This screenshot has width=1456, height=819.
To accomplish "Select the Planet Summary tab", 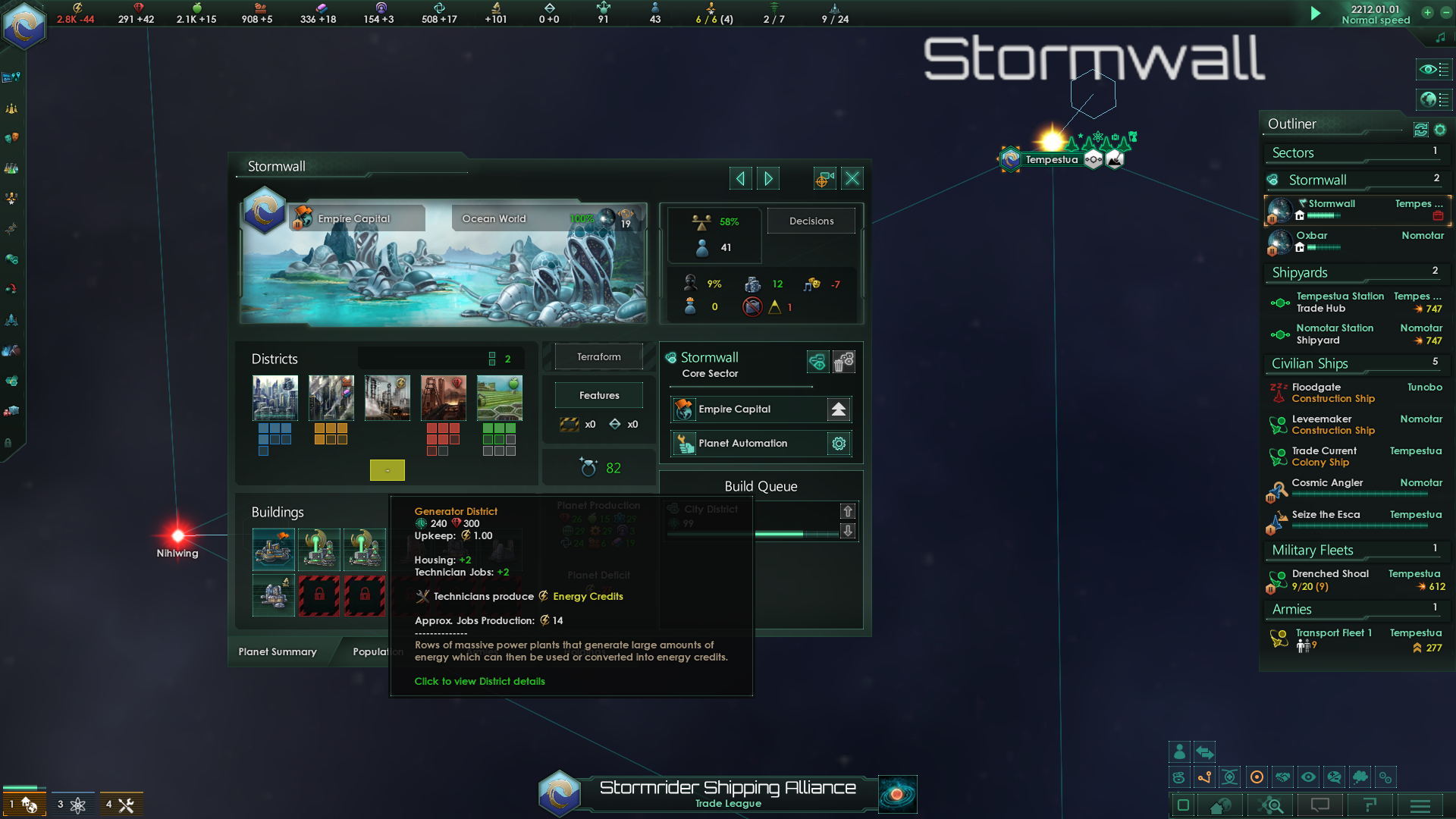I will click(277, 651).
